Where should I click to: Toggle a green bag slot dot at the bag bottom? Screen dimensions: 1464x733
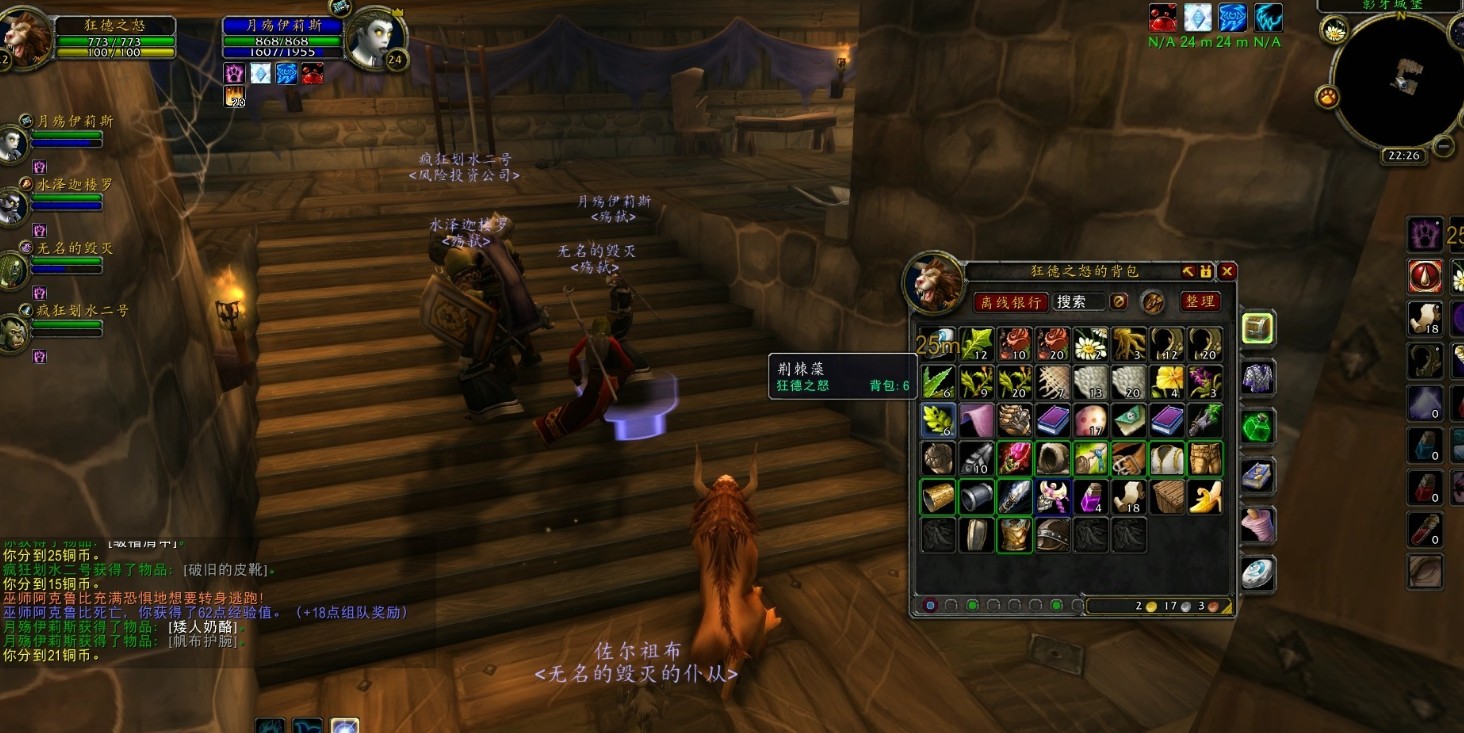[972, 605]
